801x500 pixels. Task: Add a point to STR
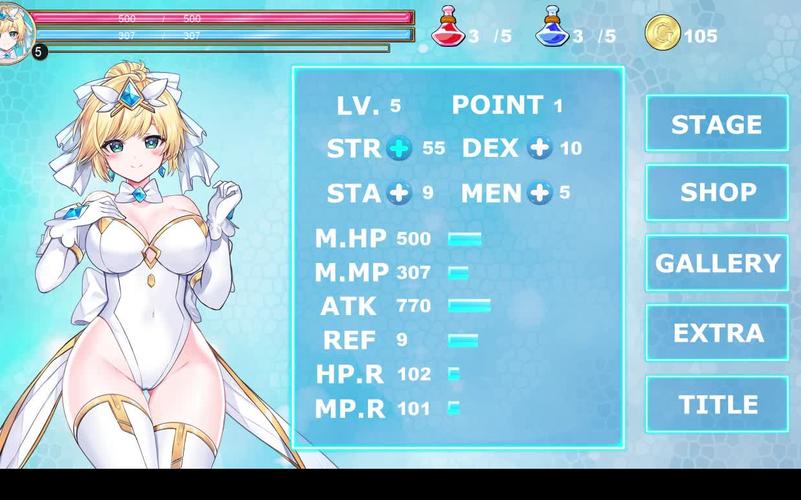coord(399,149)
